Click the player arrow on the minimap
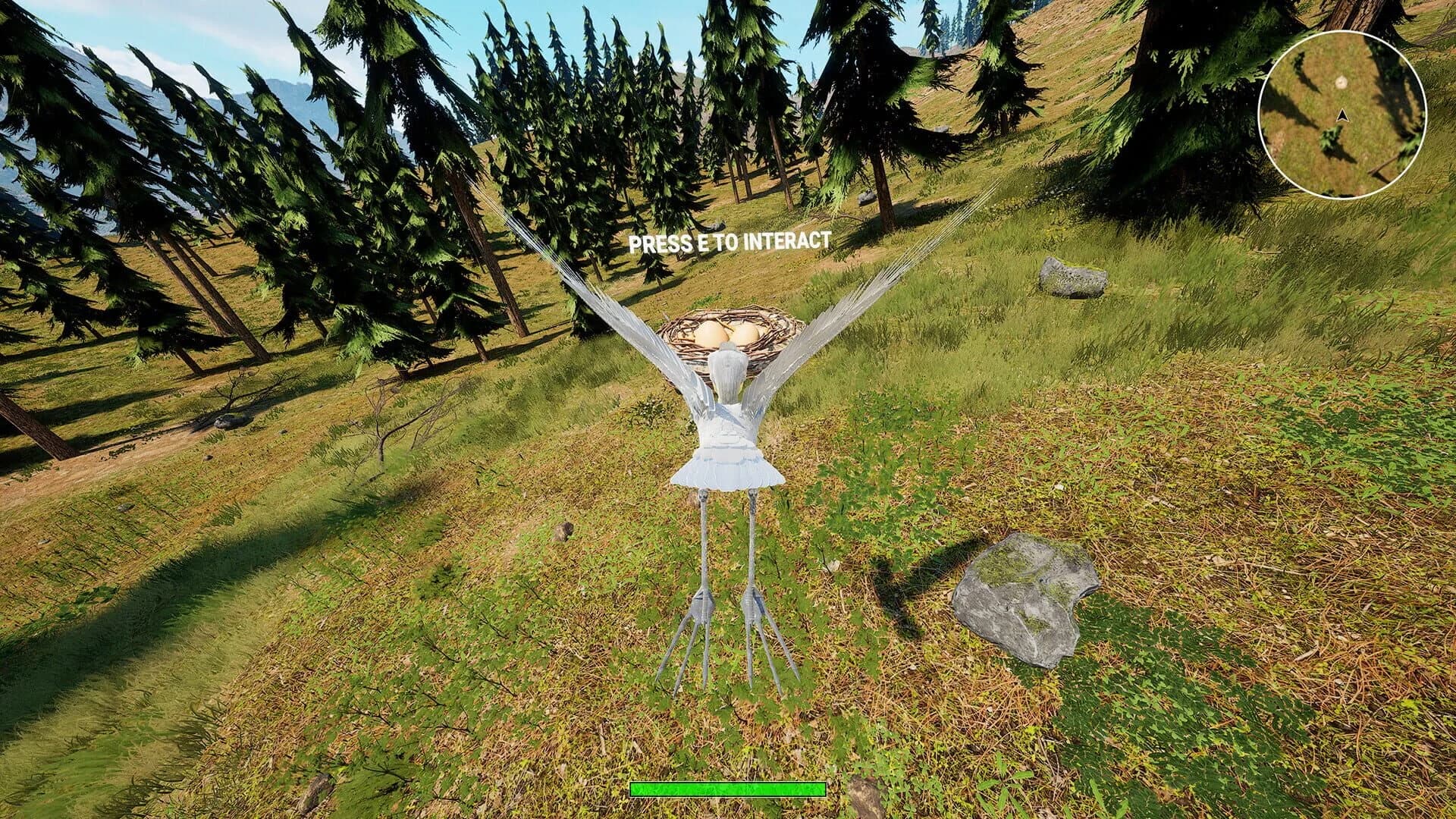Image resolution: width=1456 pixels, height=819 pixels. (x=1345, y=116)
